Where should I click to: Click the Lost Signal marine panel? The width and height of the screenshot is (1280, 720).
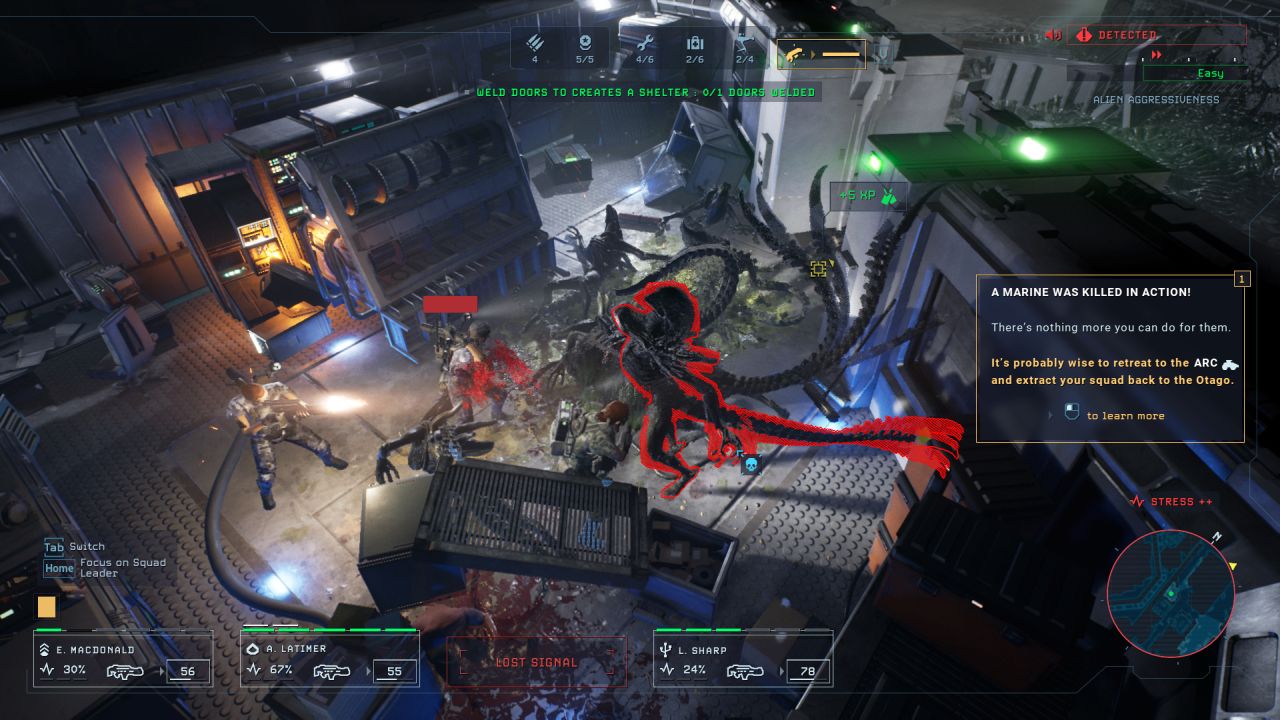click(536, 662)
